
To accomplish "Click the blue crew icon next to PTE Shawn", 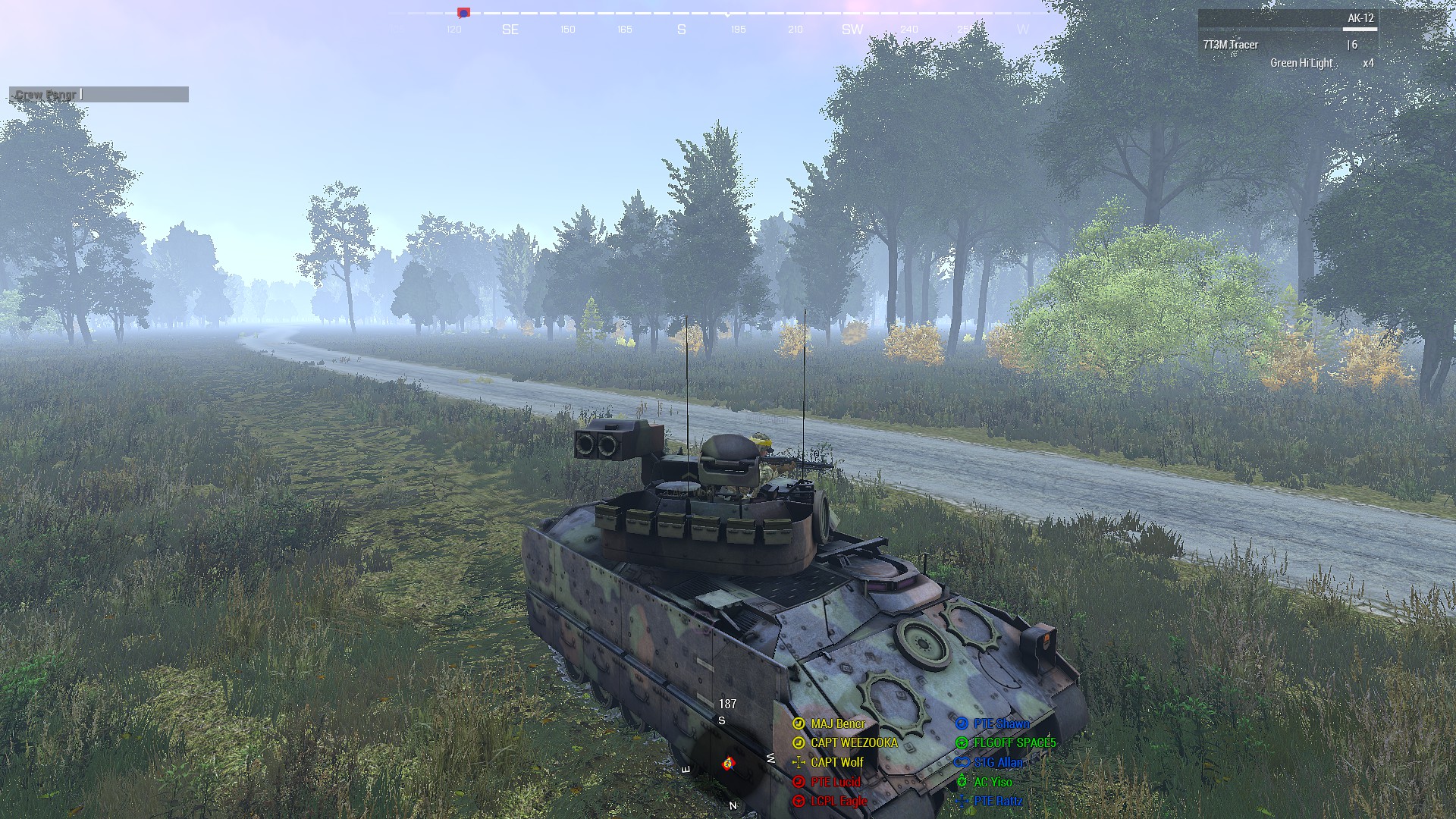I will click(962, 724).
